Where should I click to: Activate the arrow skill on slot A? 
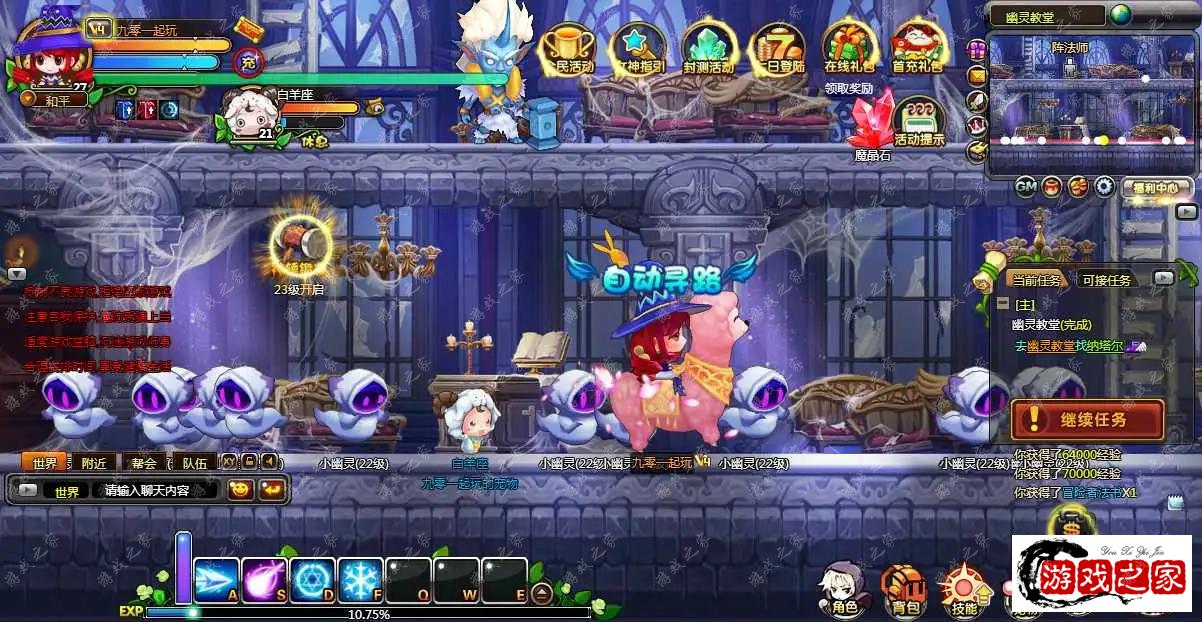coord(216,580)
